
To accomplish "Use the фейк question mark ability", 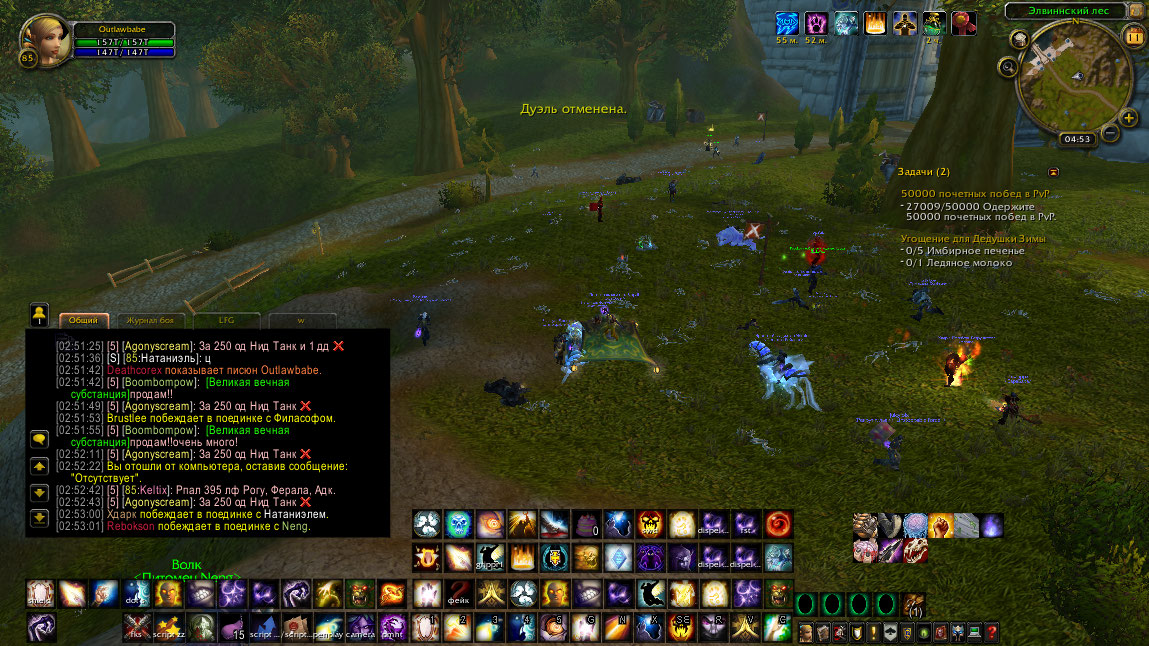I will click(x=458, y=593).
